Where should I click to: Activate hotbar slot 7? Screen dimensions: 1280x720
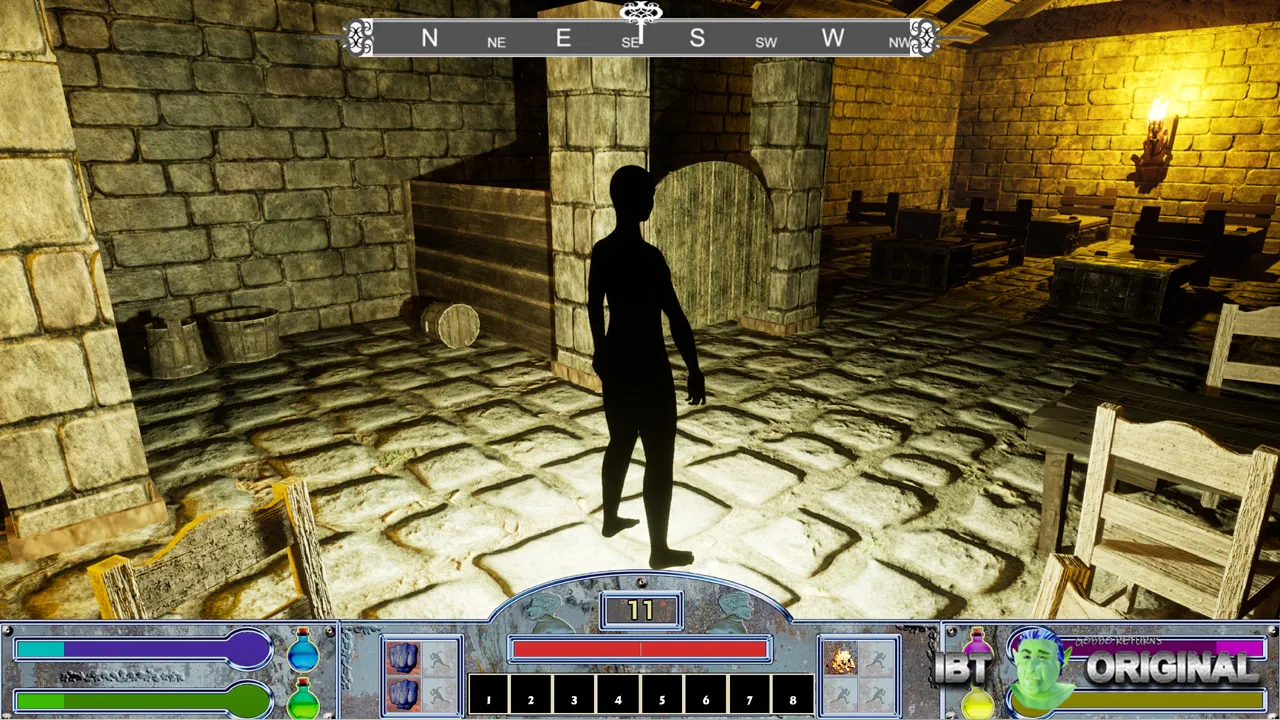pyautogui.click(x=749, y=695)
